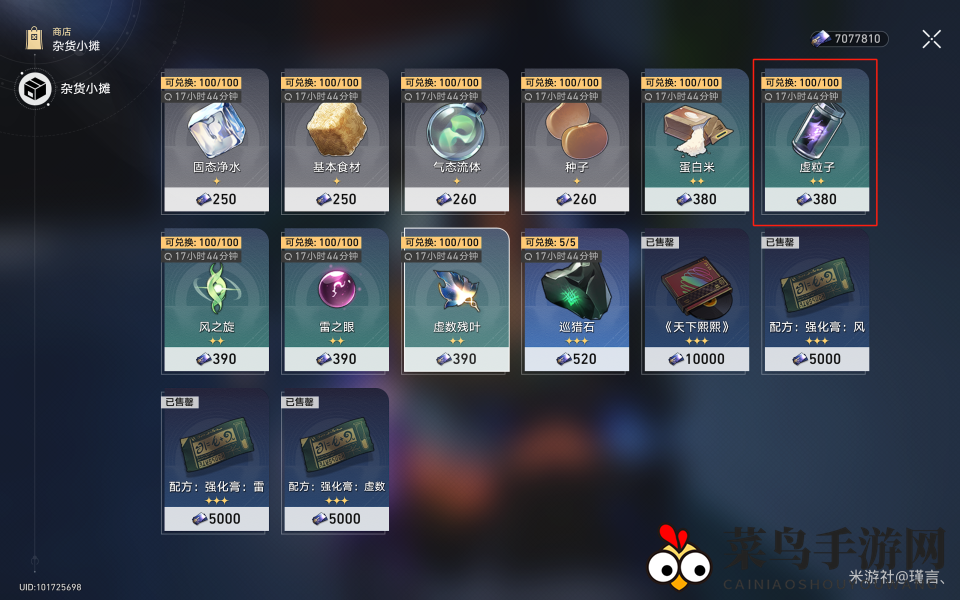960x600 pixels.
Task: Click the currency balance 7077810 display
Action: coord(849,39)
